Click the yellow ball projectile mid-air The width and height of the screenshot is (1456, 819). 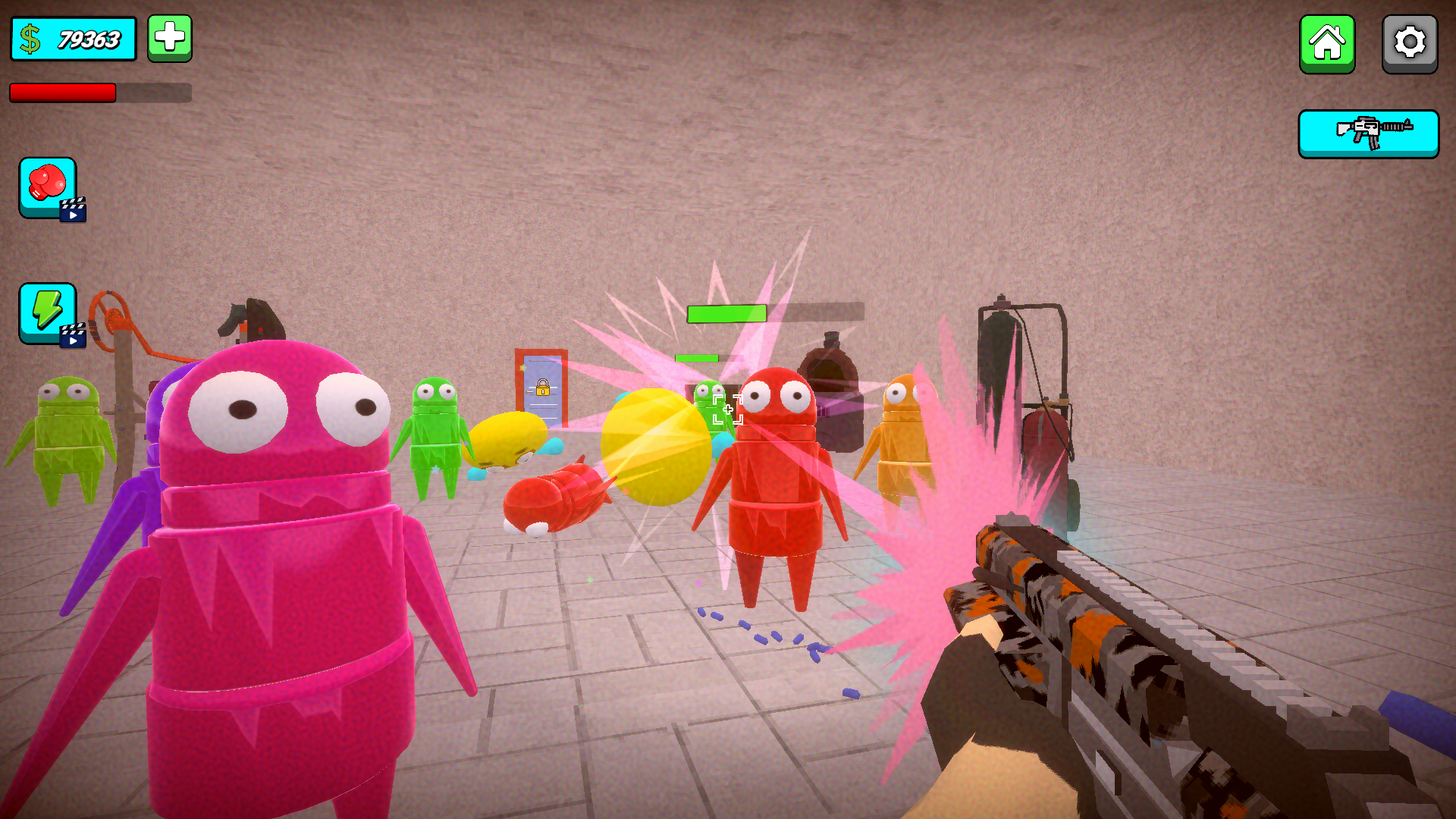656,447
